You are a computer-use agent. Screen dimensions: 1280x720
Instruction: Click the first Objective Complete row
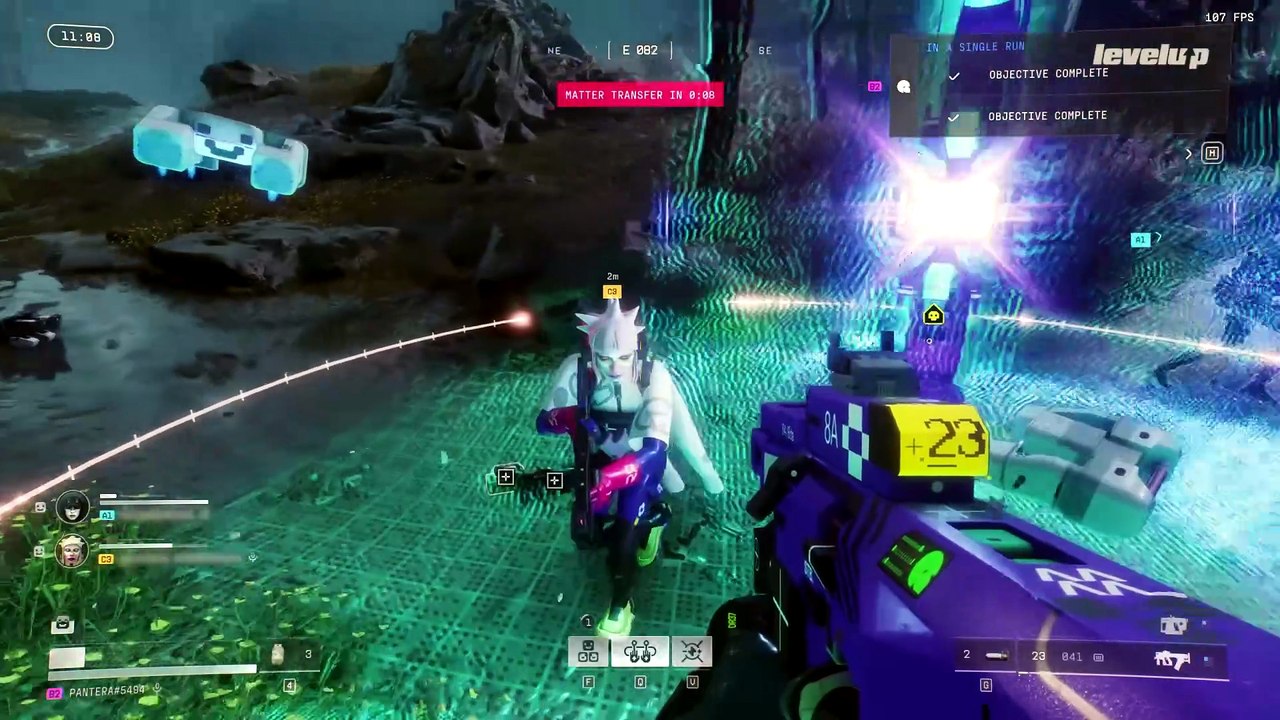click(1048, 74)
